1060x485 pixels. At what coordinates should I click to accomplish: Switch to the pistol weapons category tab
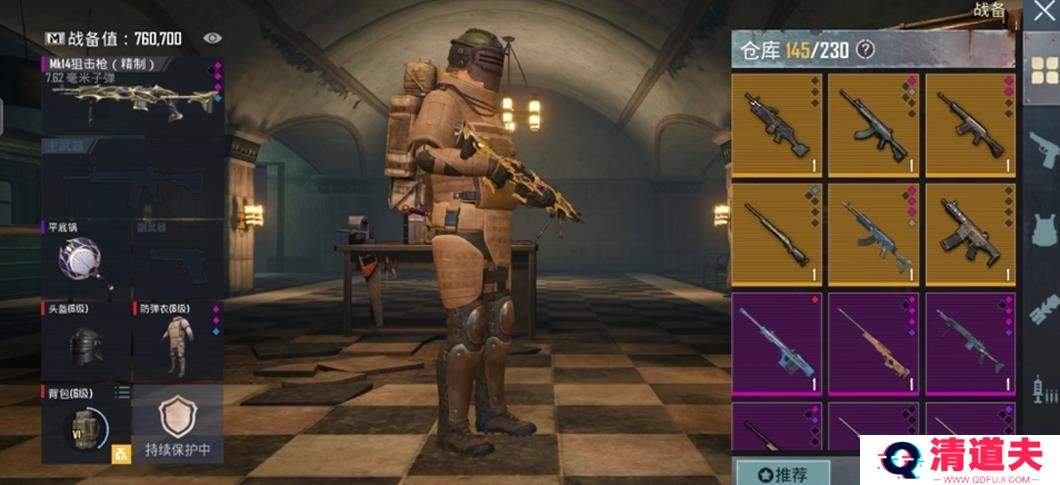click(1042, 150)
